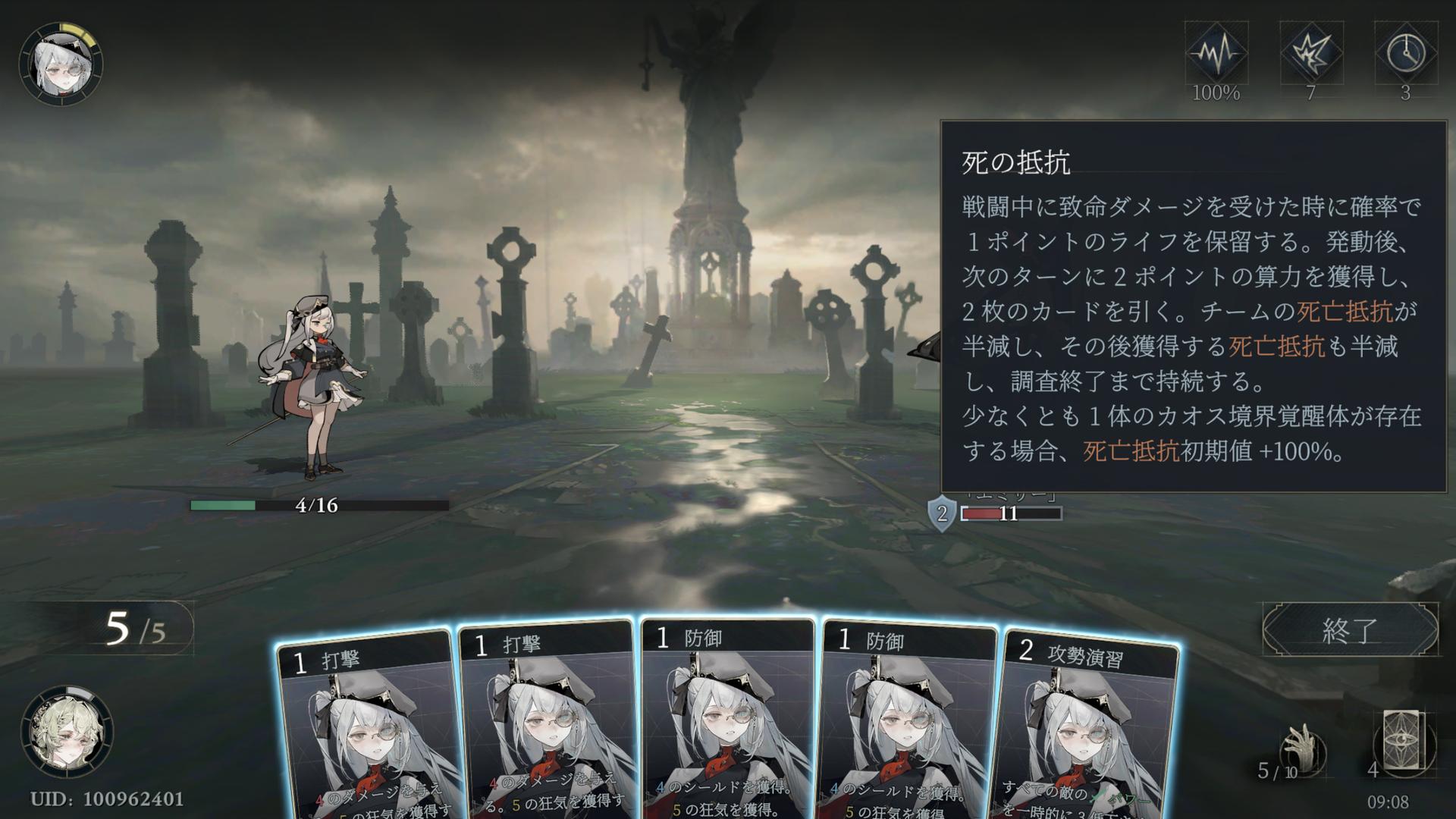Open the hand icon showing 5/10
This screenshot has width=1456, height=819.
[1302, 751]
